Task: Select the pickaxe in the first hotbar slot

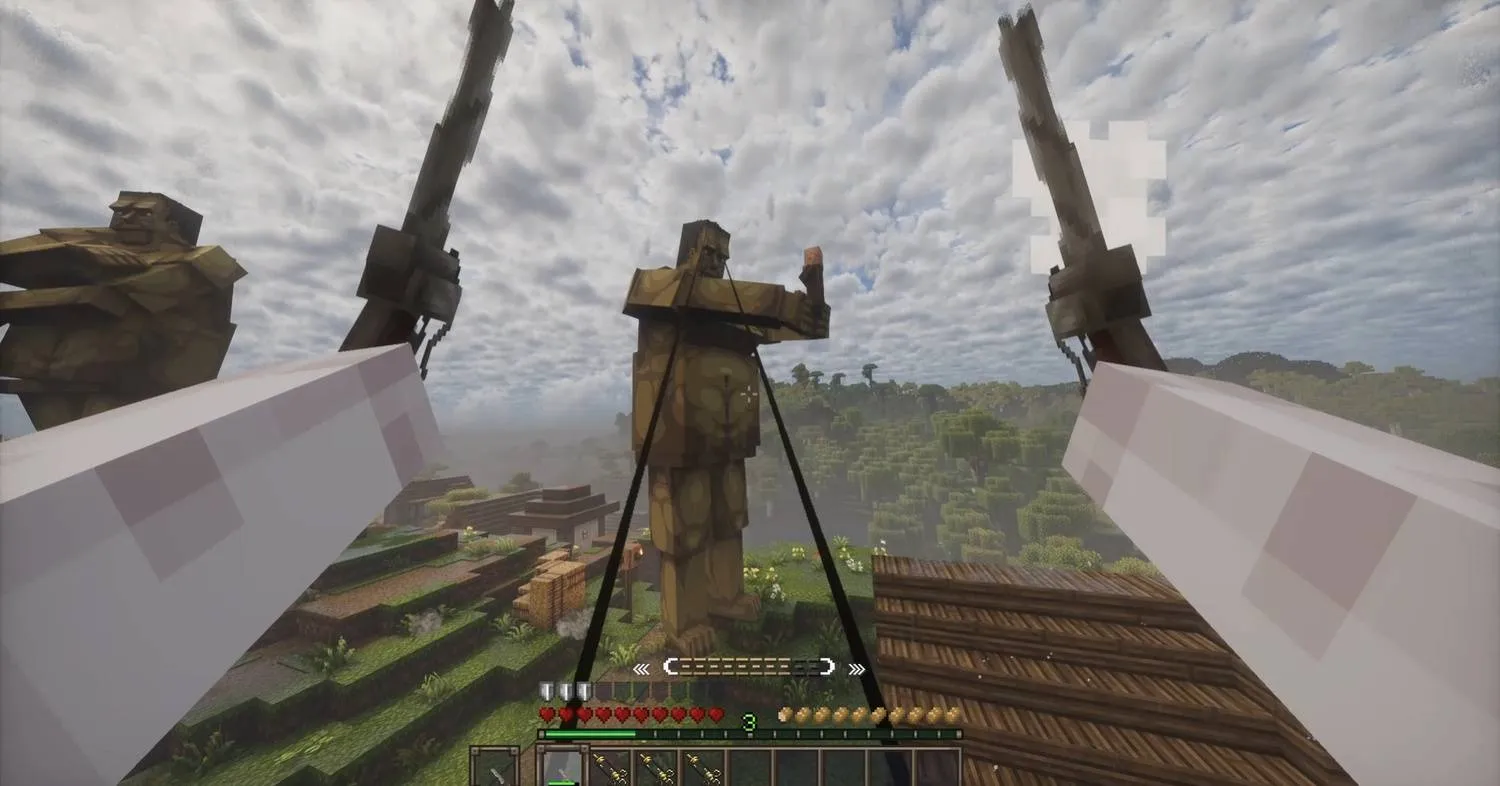Action: click(562, 766)
